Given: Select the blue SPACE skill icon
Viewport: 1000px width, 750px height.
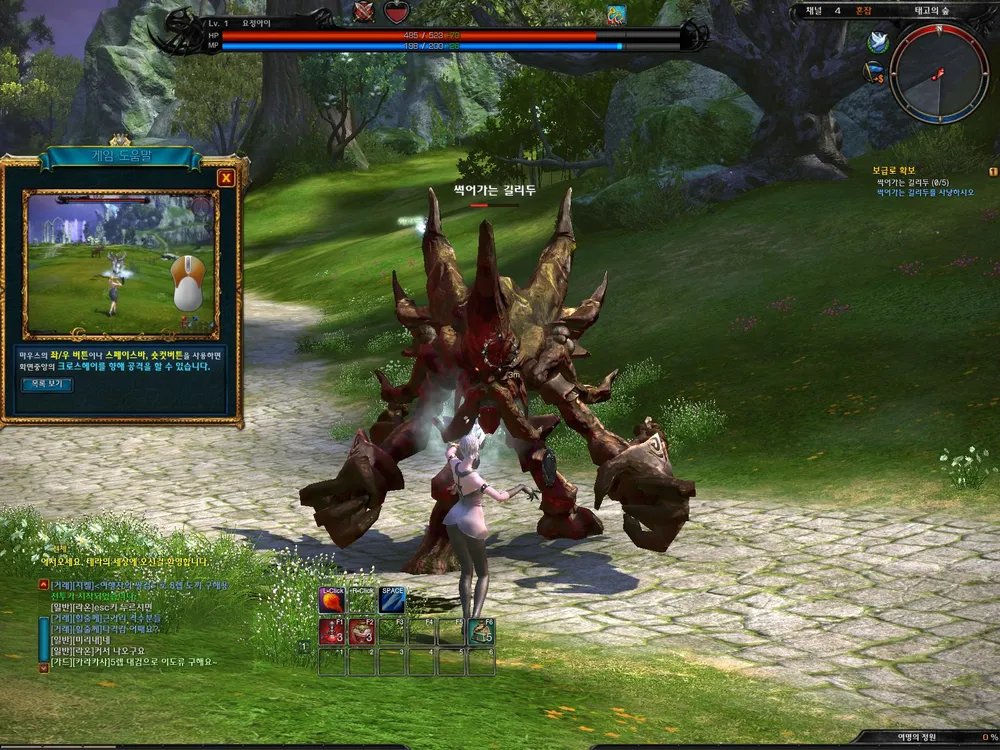Looking at the screenshot, I should [392, 600].
